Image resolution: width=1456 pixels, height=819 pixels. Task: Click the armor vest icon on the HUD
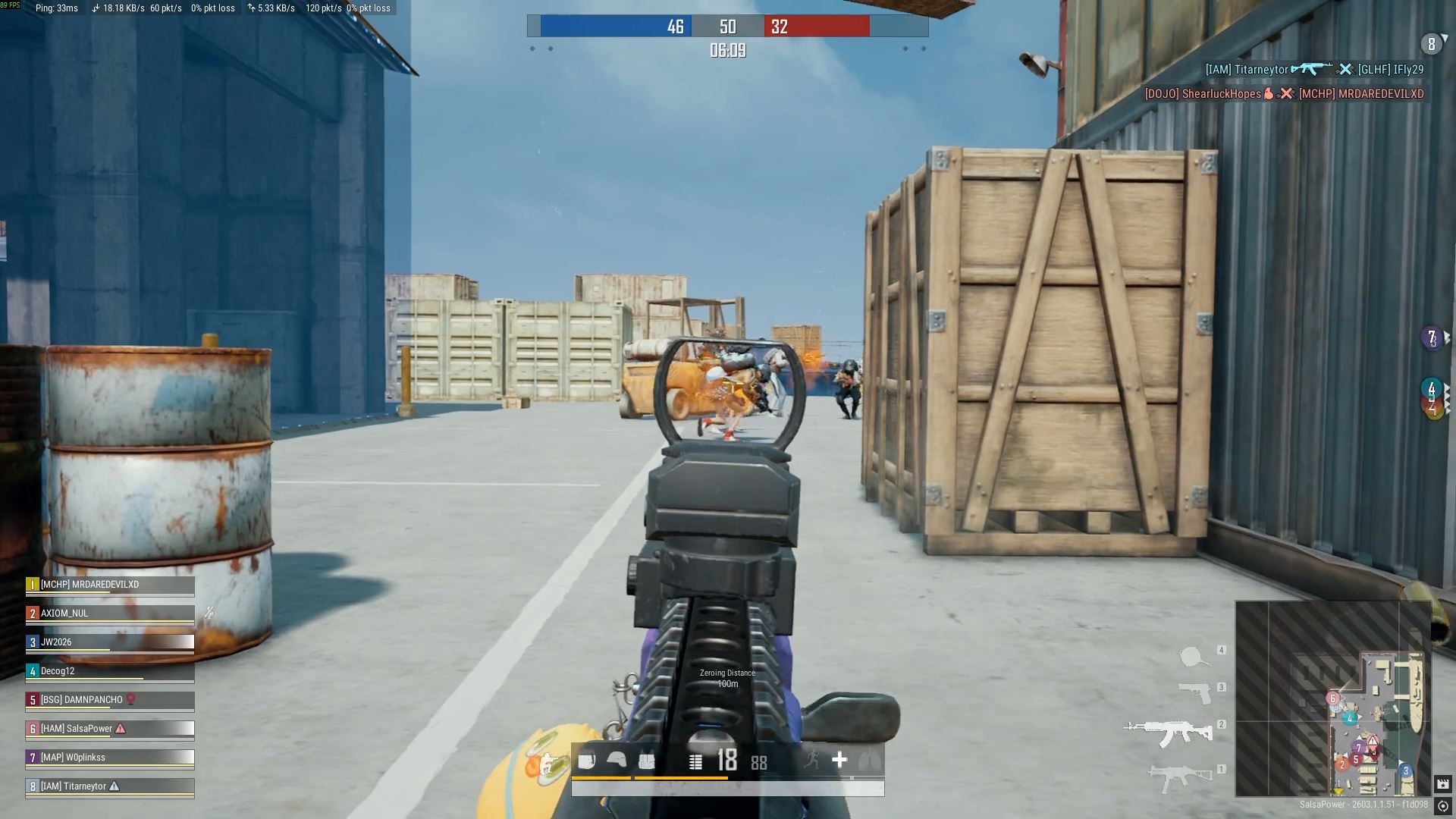click(646, 759)
